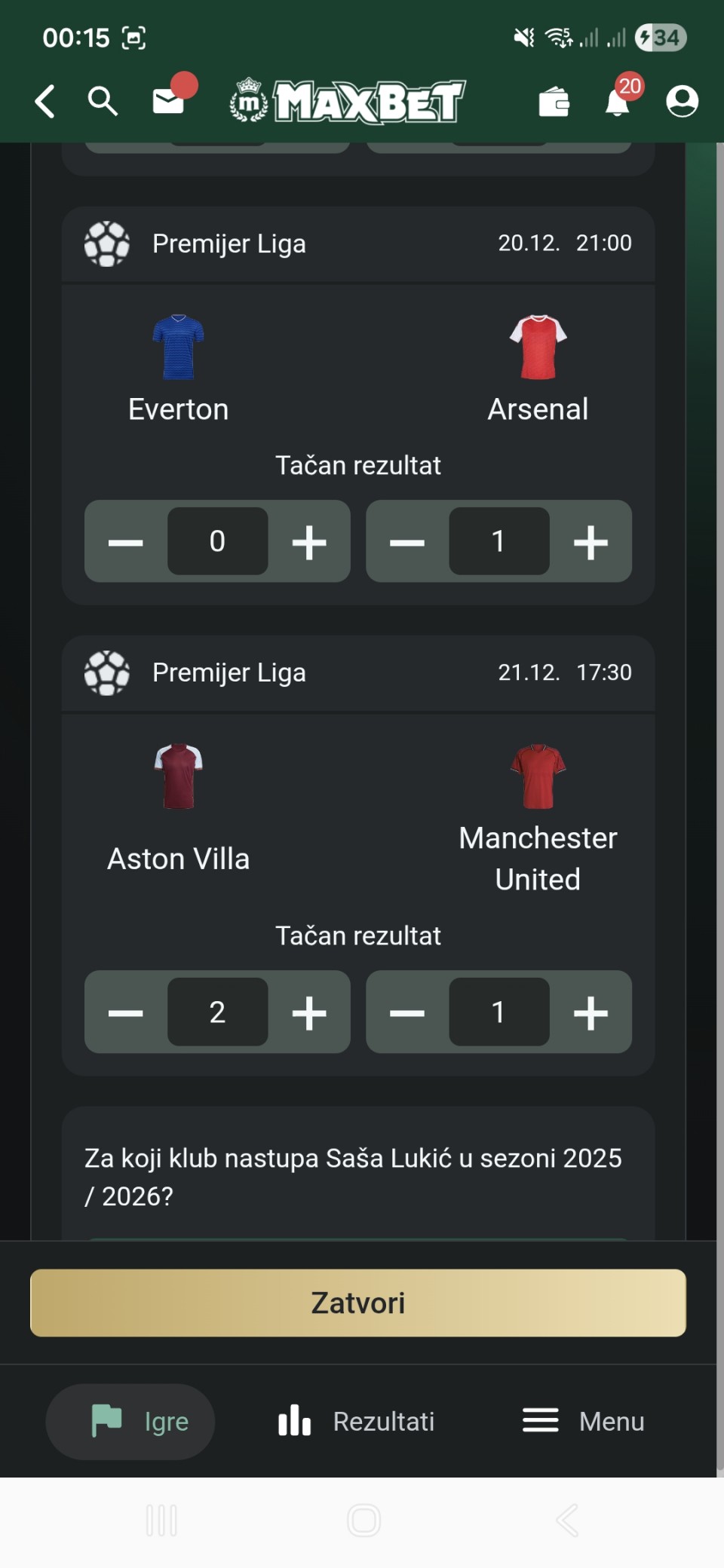724x1568 pixels.
Task: Remove a goal from Aston Villa
Action: [x=125, y=1012]
